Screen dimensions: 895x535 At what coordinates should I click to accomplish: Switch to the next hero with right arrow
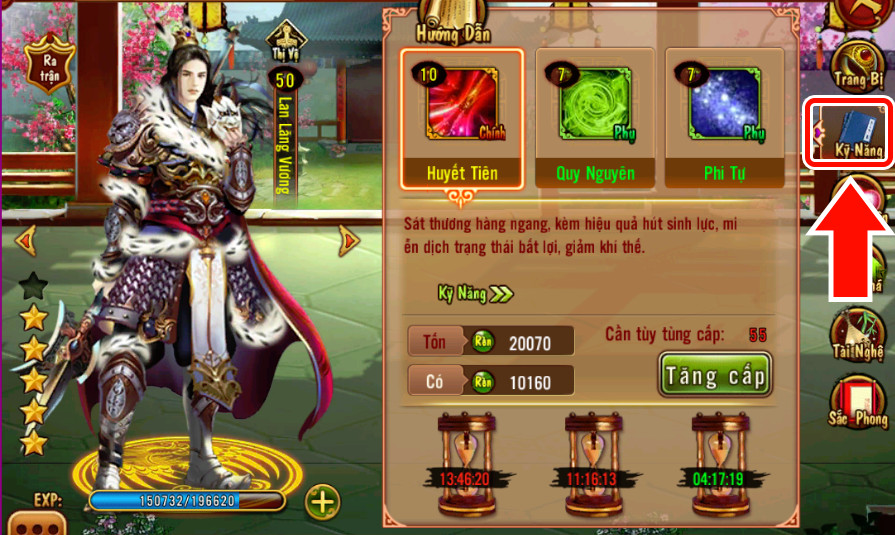pyautogui.click(x=349, y=240)
